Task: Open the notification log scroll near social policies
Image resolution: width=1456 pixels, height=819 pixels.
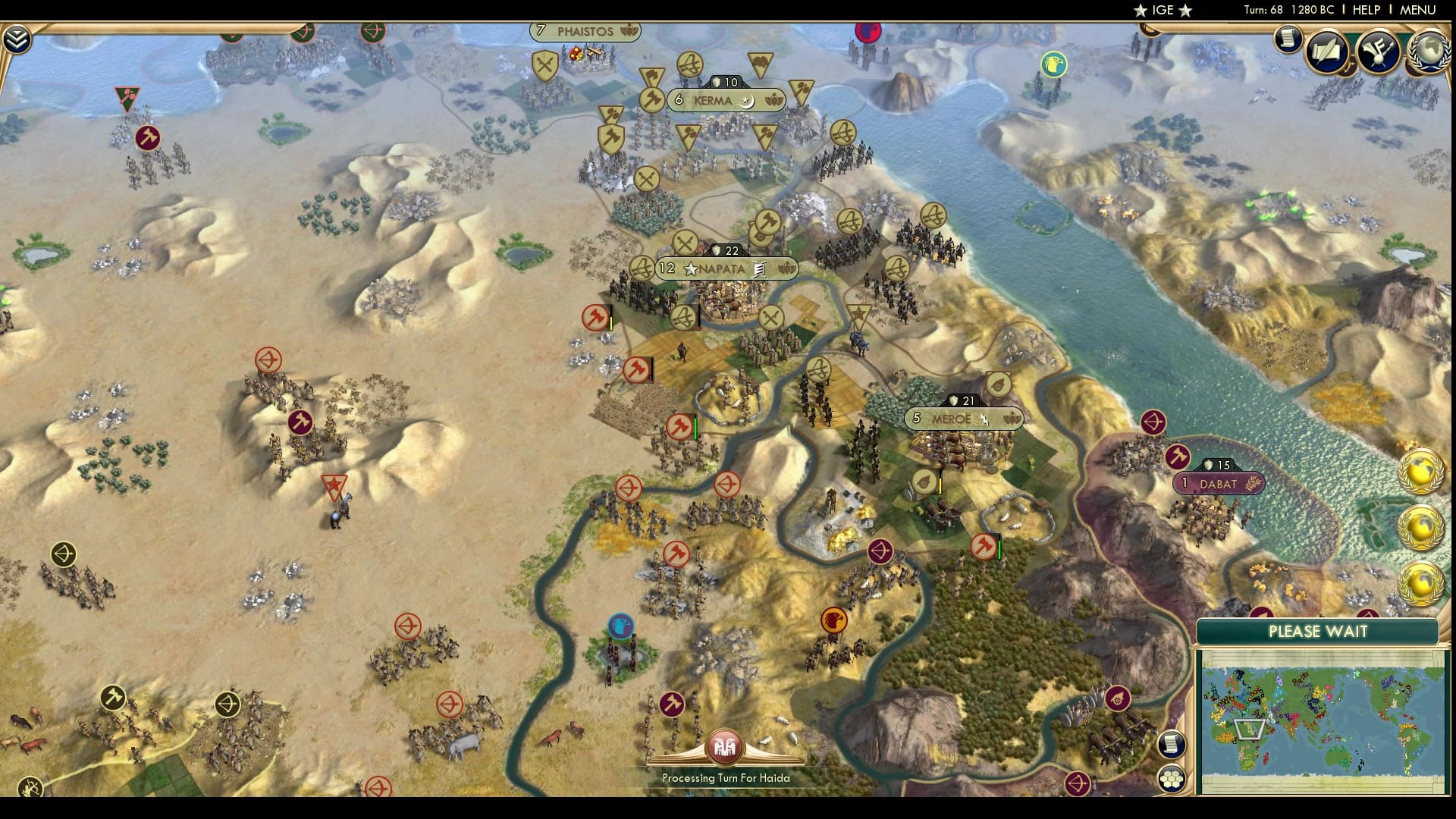Action: 1287,39
